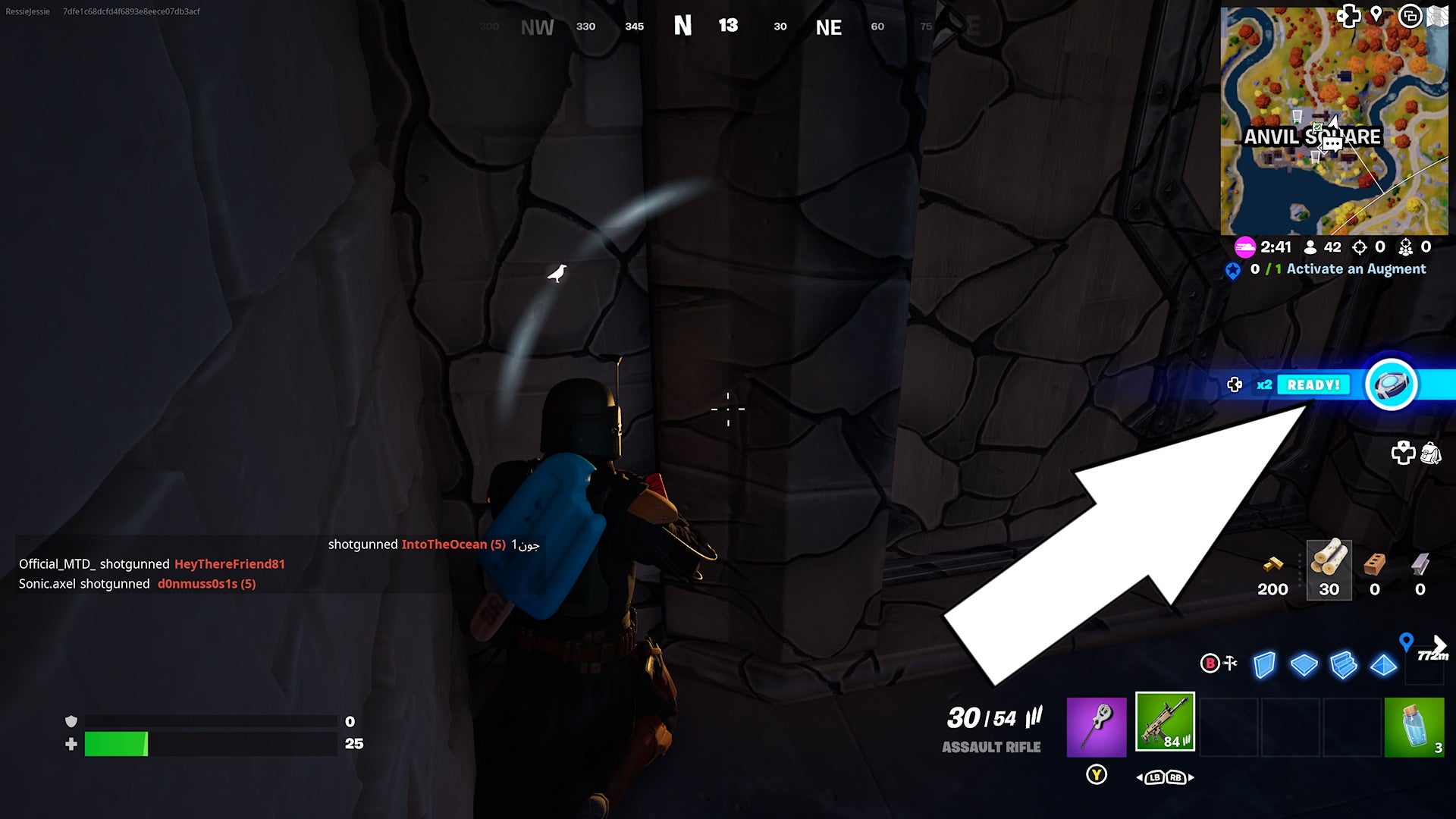Toggle the edit tool hammer icon near B button

pos(1229,662)
